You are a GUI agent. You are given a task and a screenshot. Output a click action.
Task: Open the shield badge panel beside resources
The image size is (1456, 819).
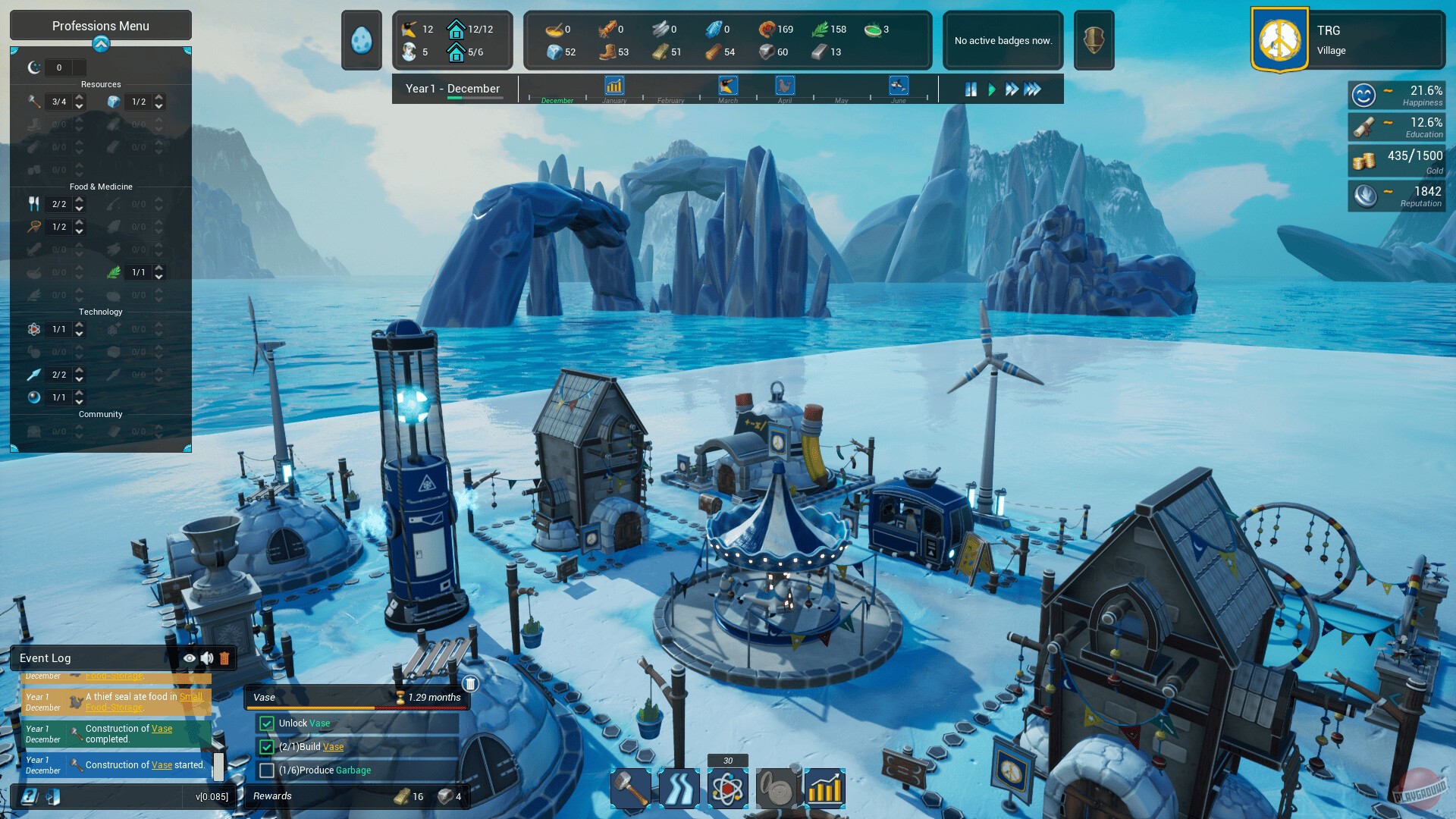click(1092, 39)
